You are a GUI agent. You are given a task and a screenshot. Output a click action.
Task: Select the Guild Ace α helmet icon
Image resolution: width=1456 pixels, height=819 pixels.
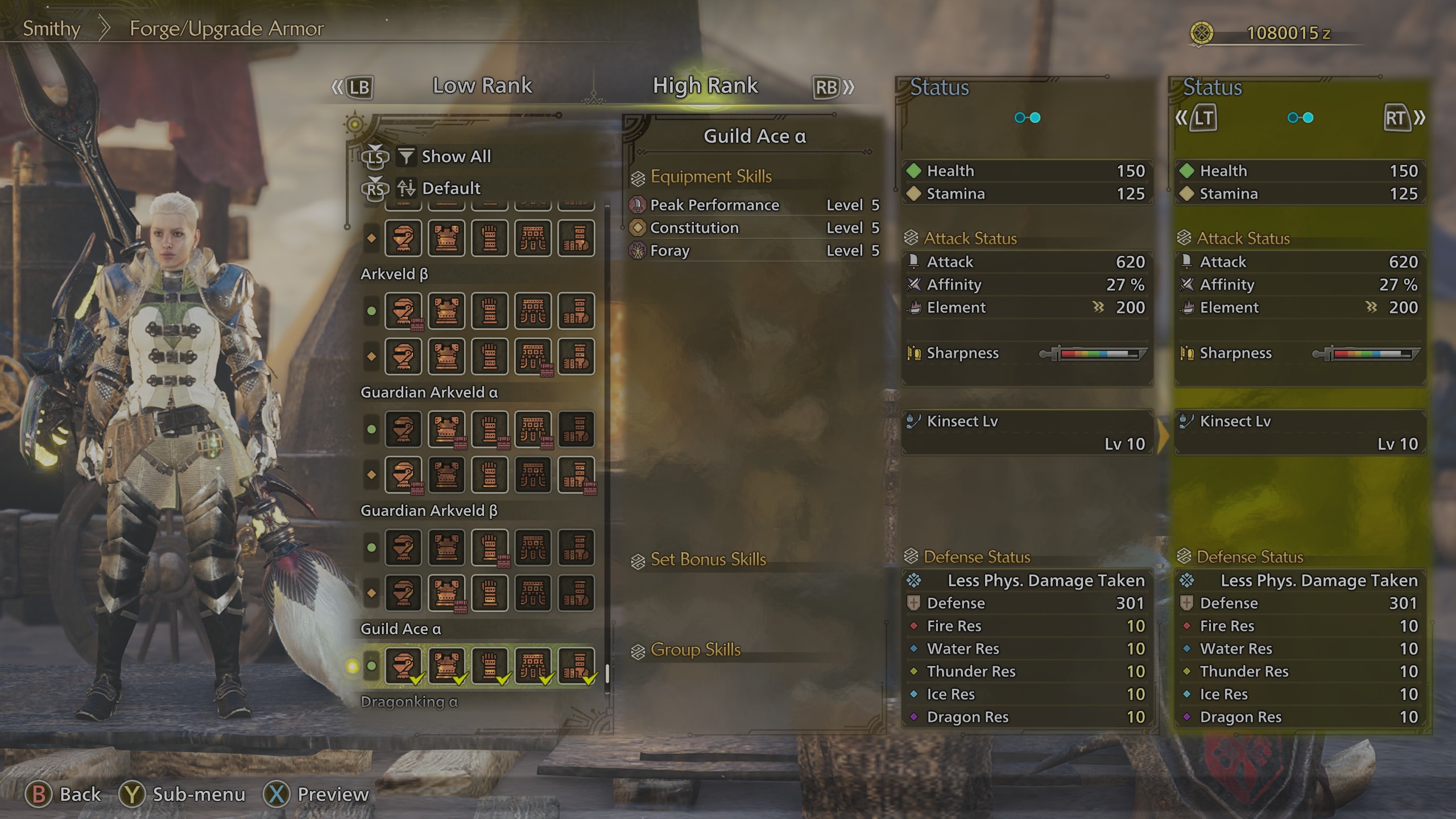[404, 665]
